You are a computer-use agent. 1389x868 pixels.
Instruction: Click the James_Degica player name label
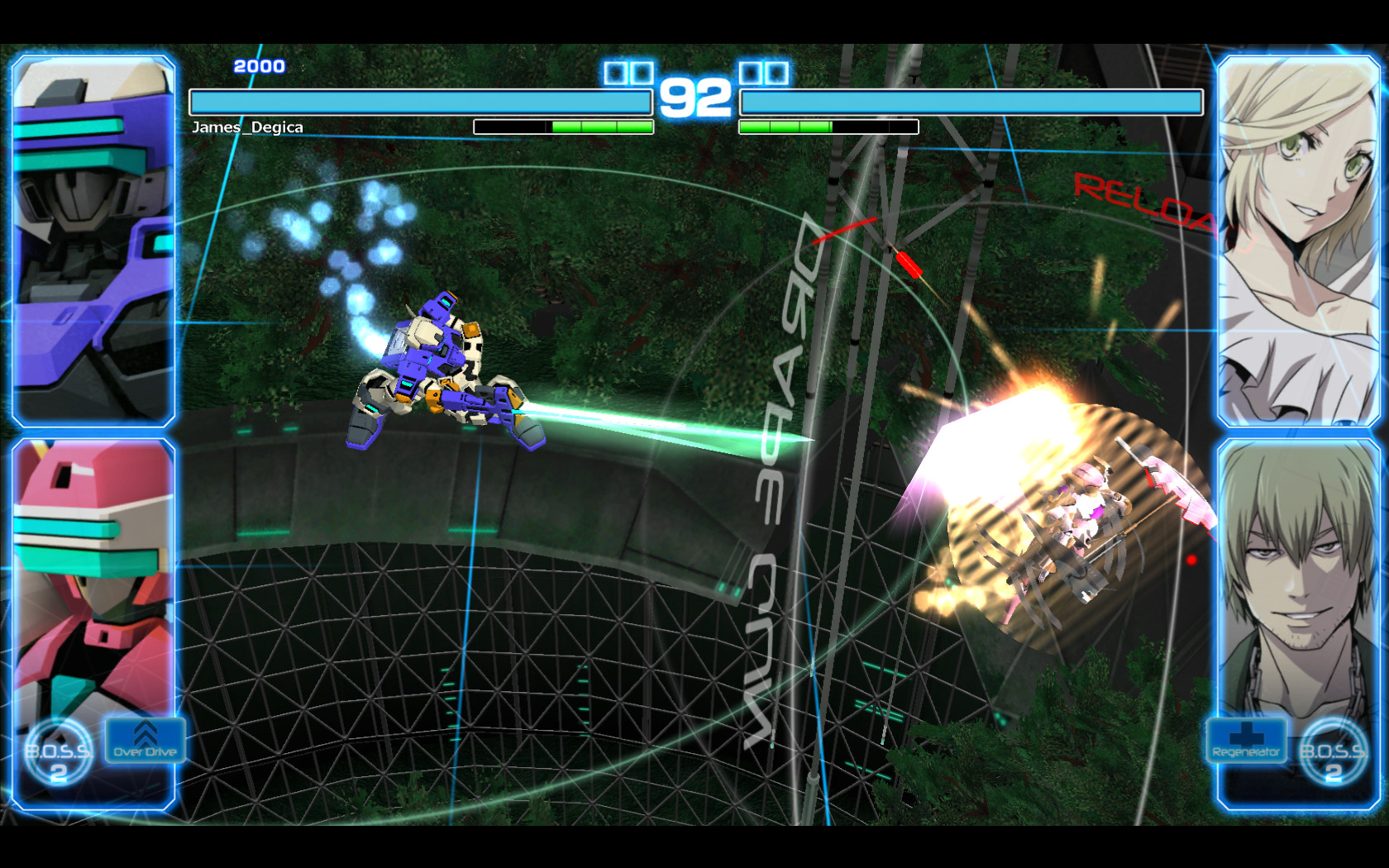coord(248,127)
